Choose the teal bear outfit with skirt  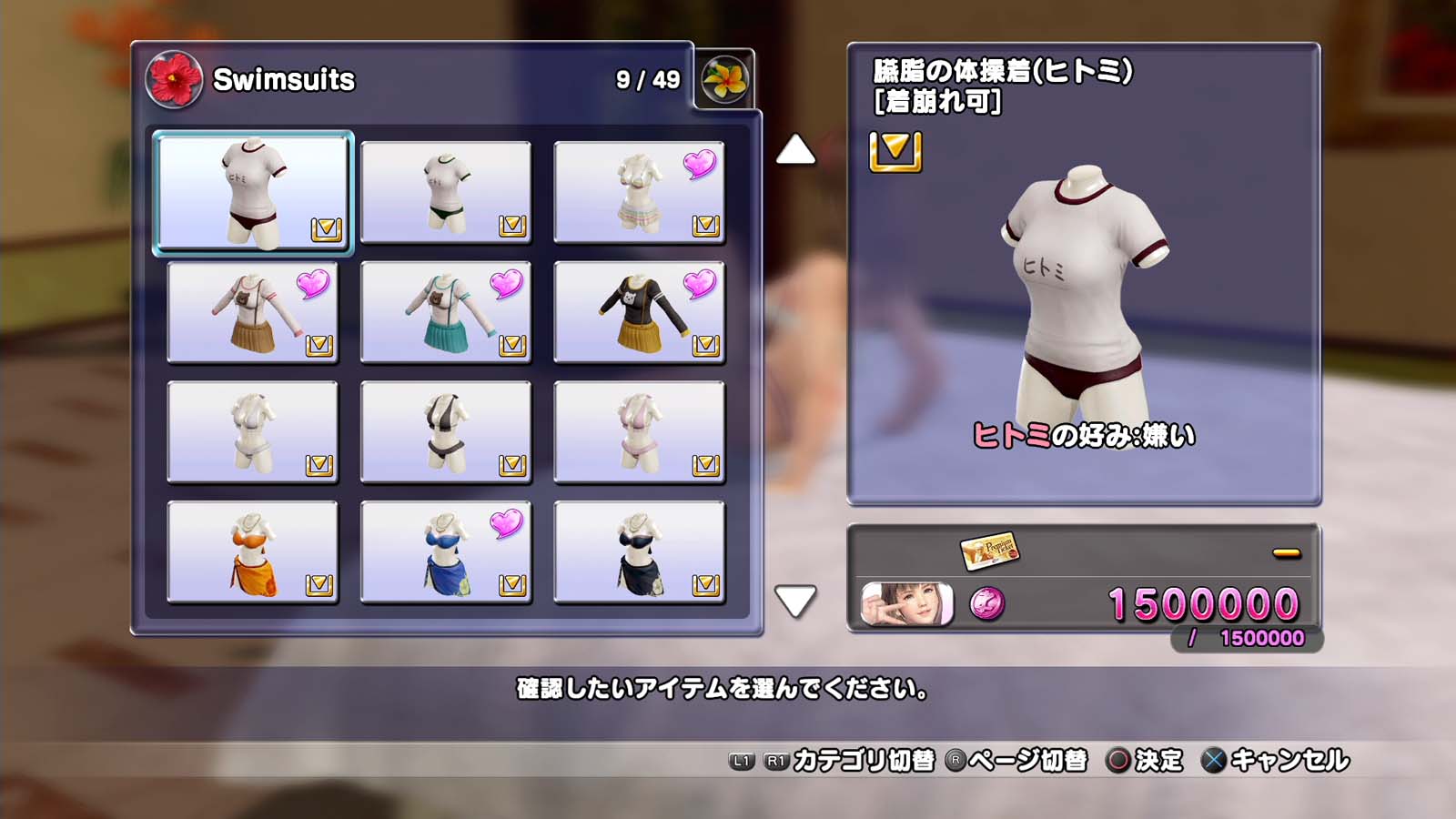pyautogui.click(x=446, y=312)
